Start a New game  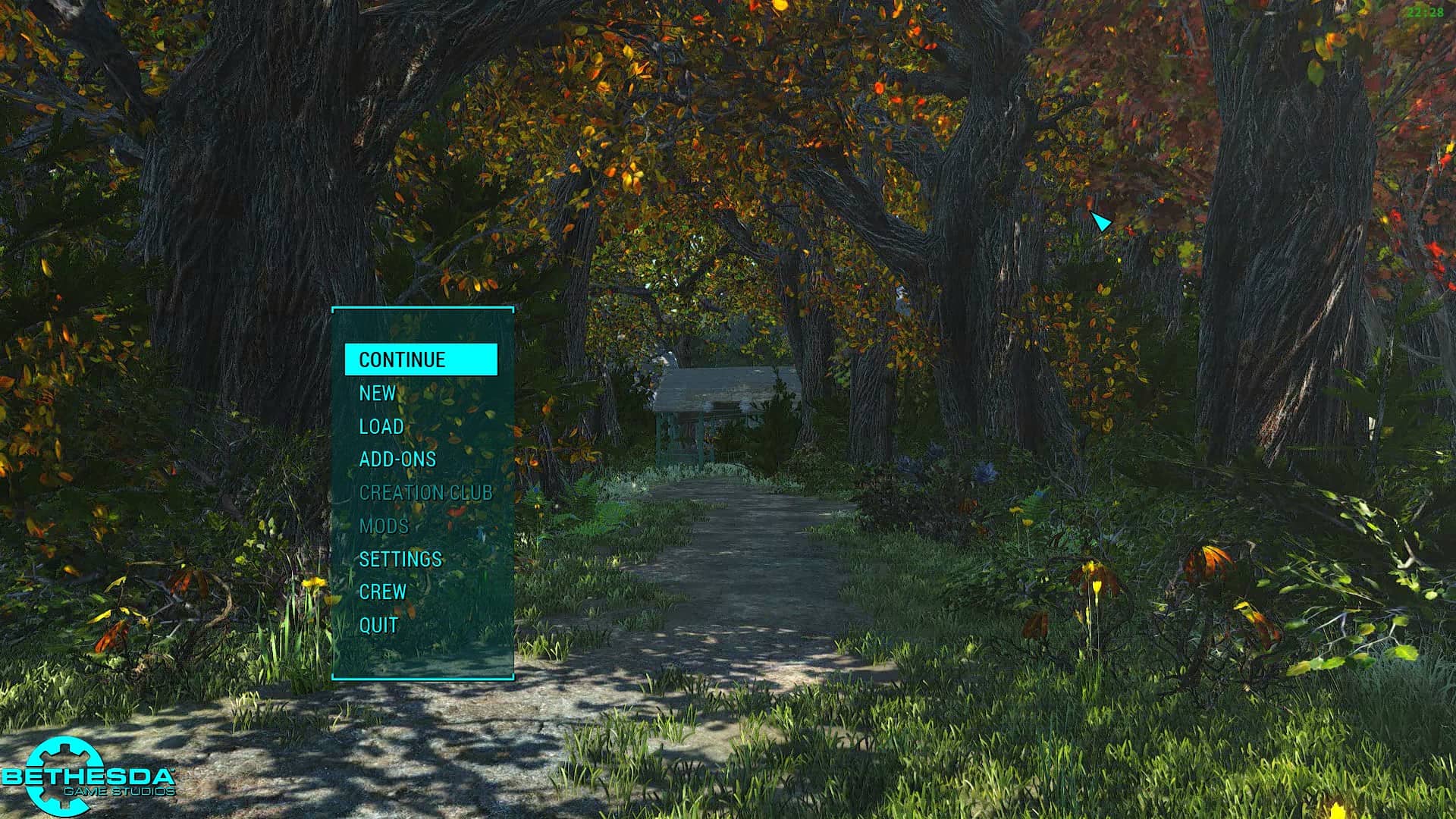coord(378,393)
